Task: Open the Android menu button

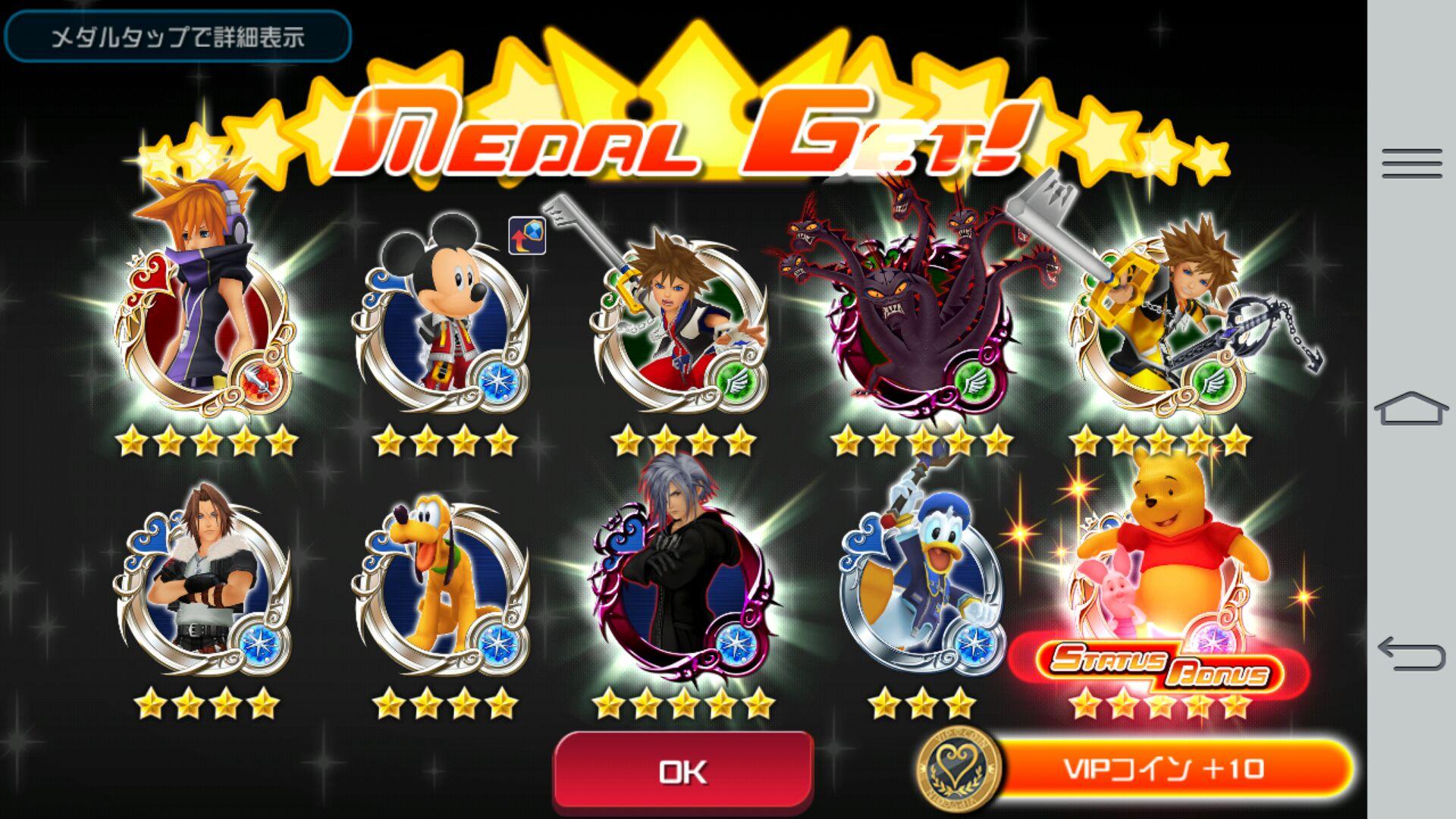Action: [1411, 163]
